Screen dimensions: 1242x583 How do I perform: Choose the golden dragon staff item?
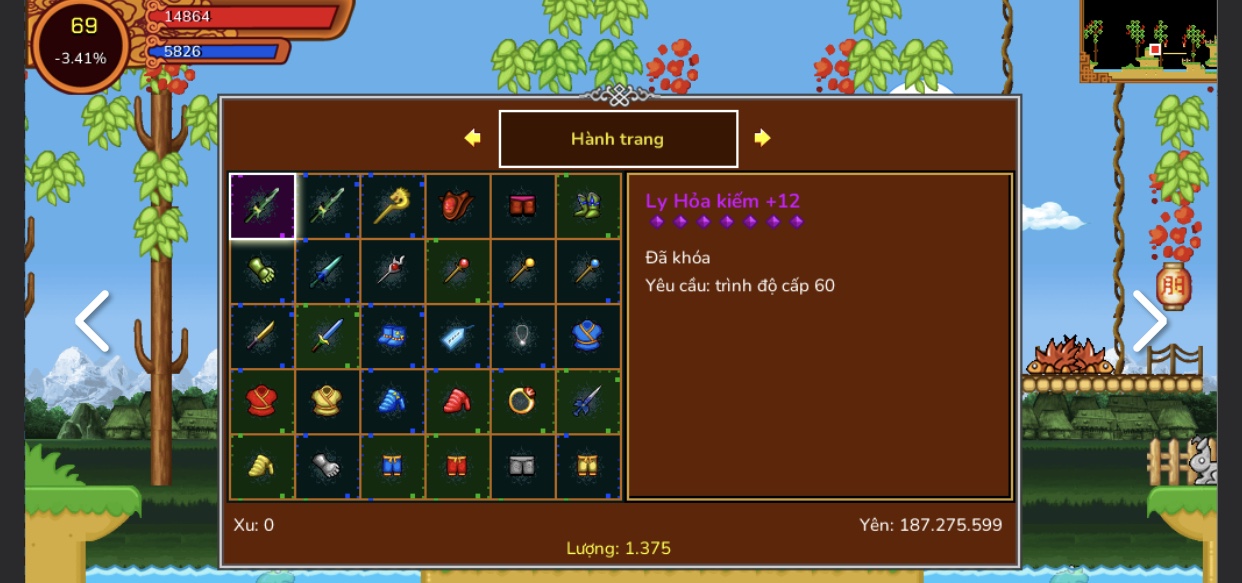[x=392, y=206]
